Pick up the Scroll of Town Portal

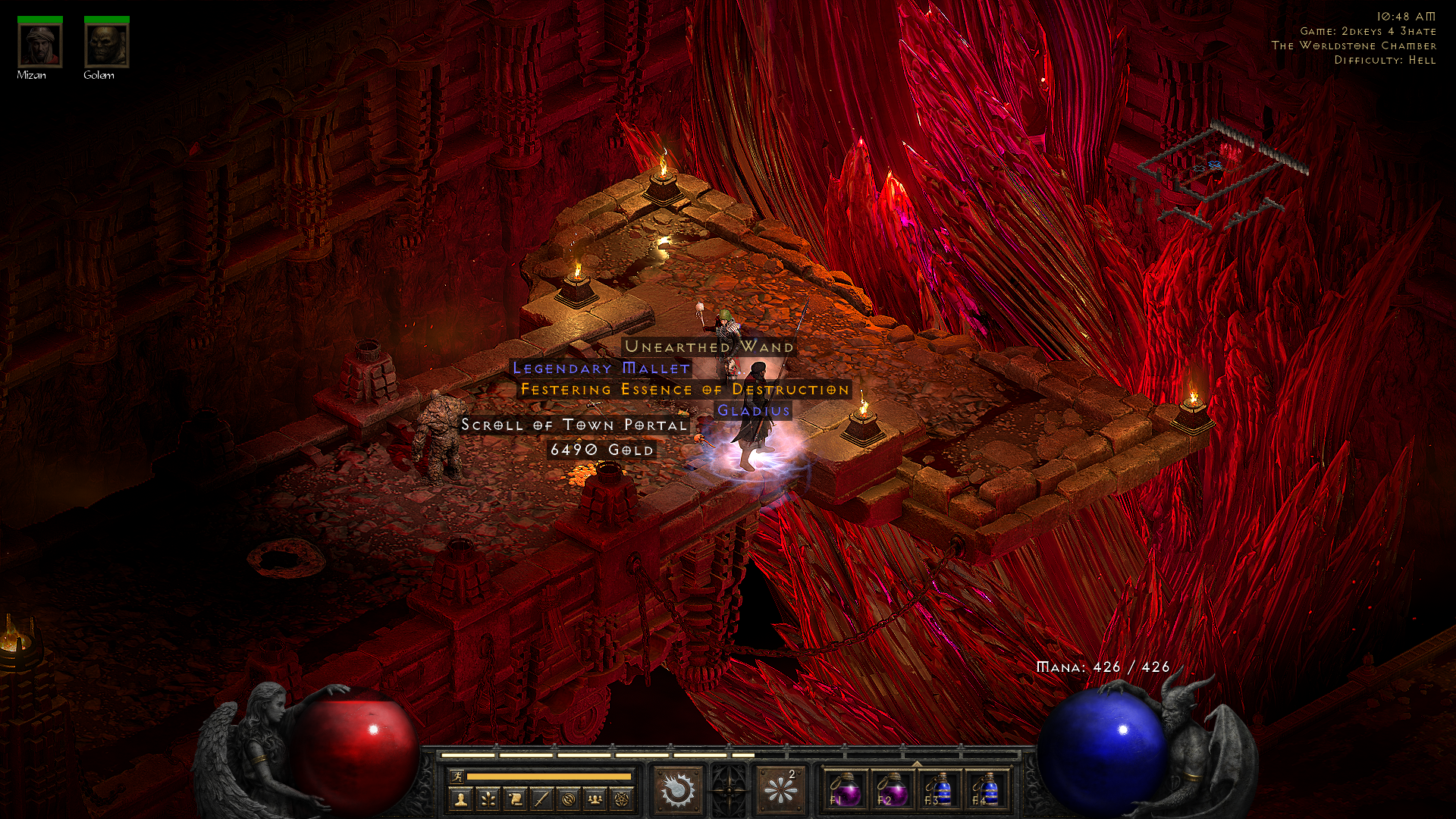click(x=574, y=425)
